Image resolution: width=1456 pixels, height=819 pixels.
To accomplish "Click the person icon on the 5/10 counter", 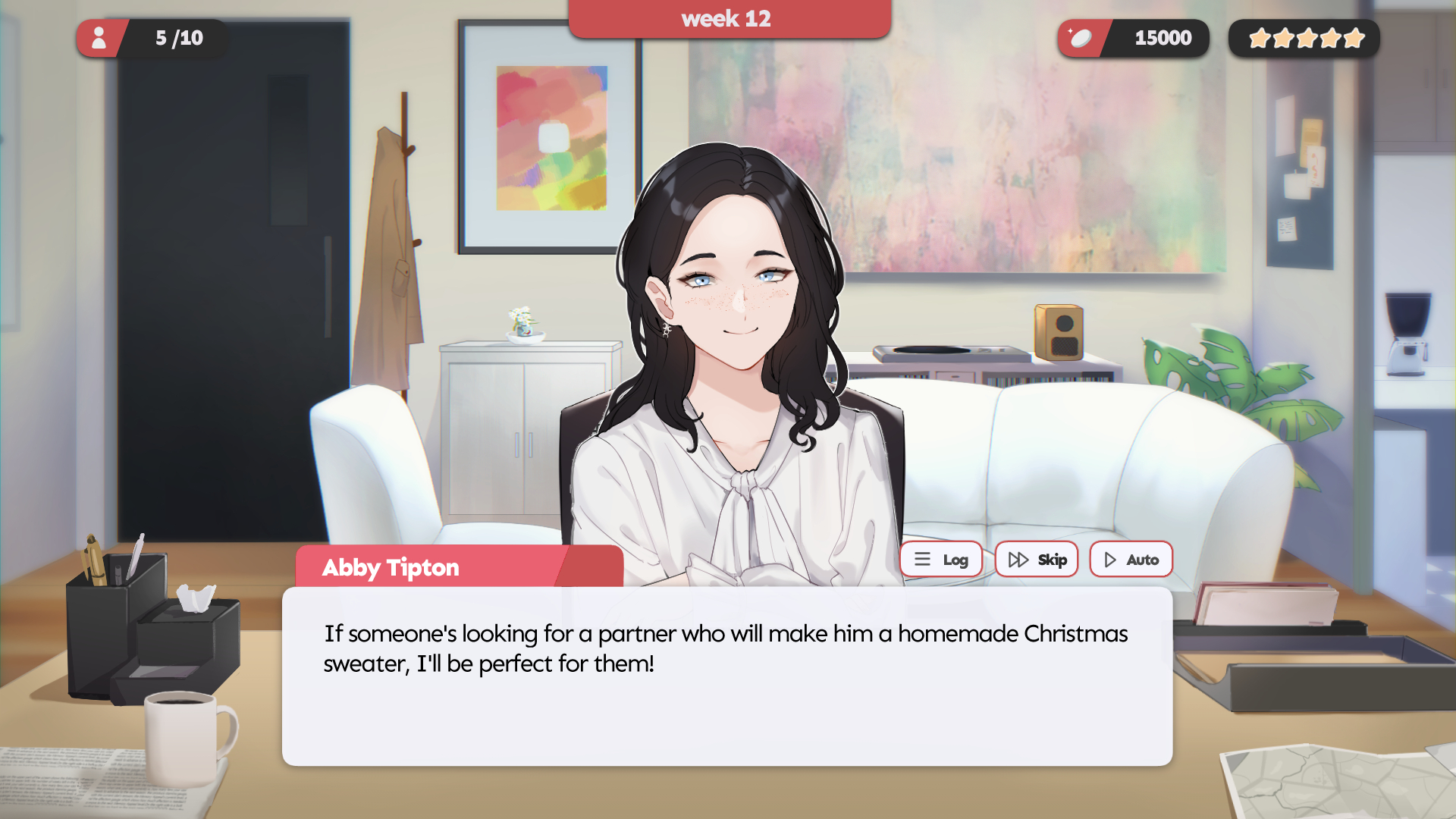I will 99,39.
